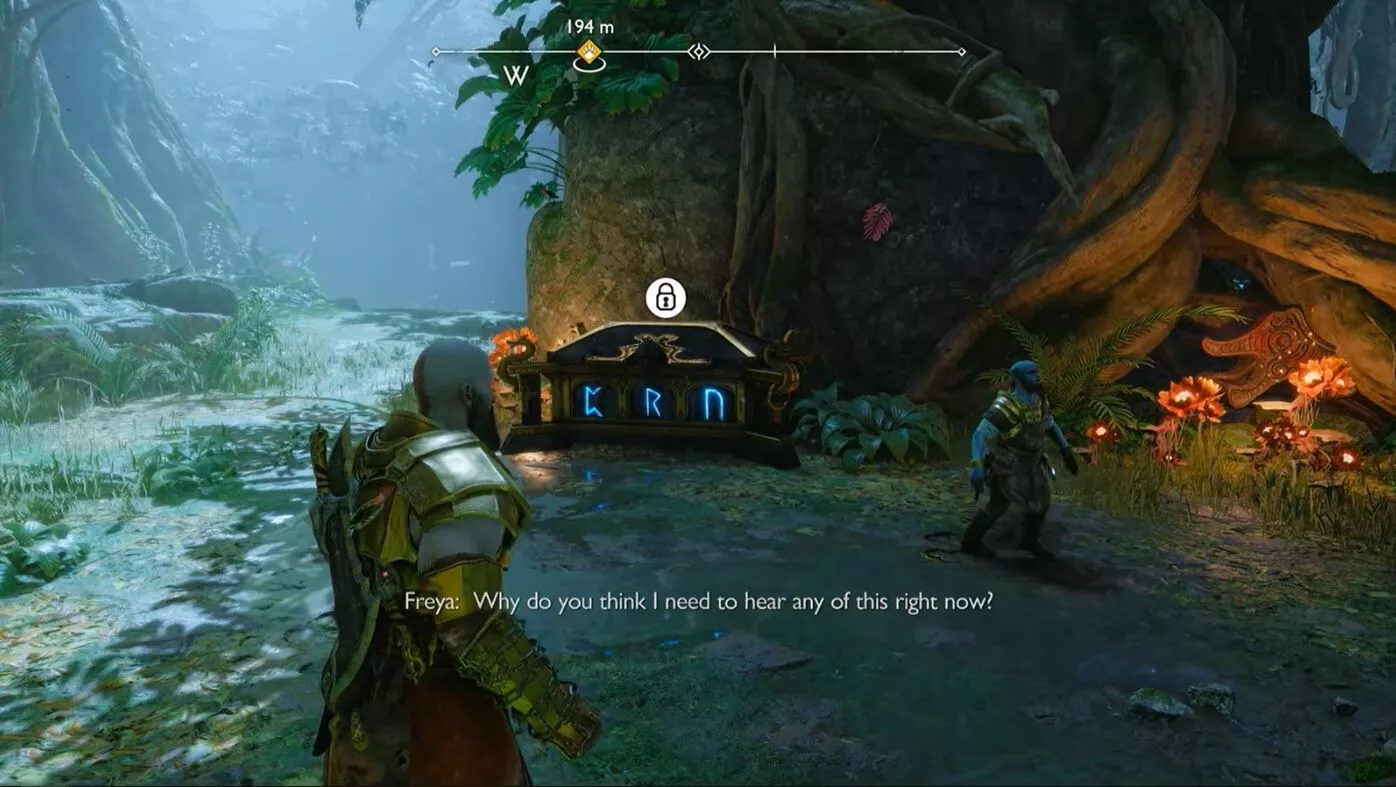Click the white lock icon above the Nornir chest
Screen dimensions: 1396x787
point(664,299)
